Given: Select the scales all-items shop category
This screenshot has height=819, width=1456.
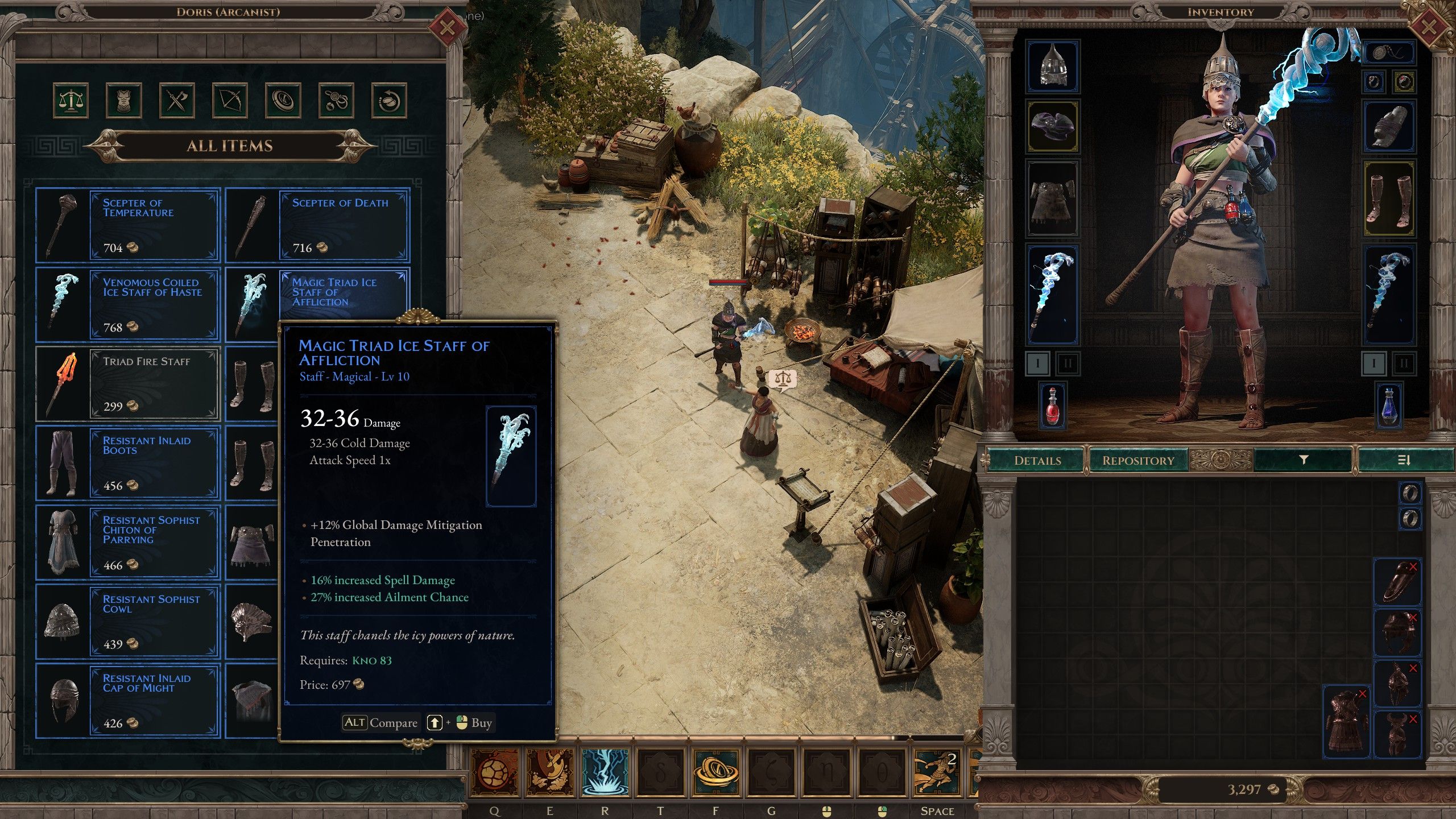Looking at the screenshot, I should pyautogui.click(x=71, y=101).
